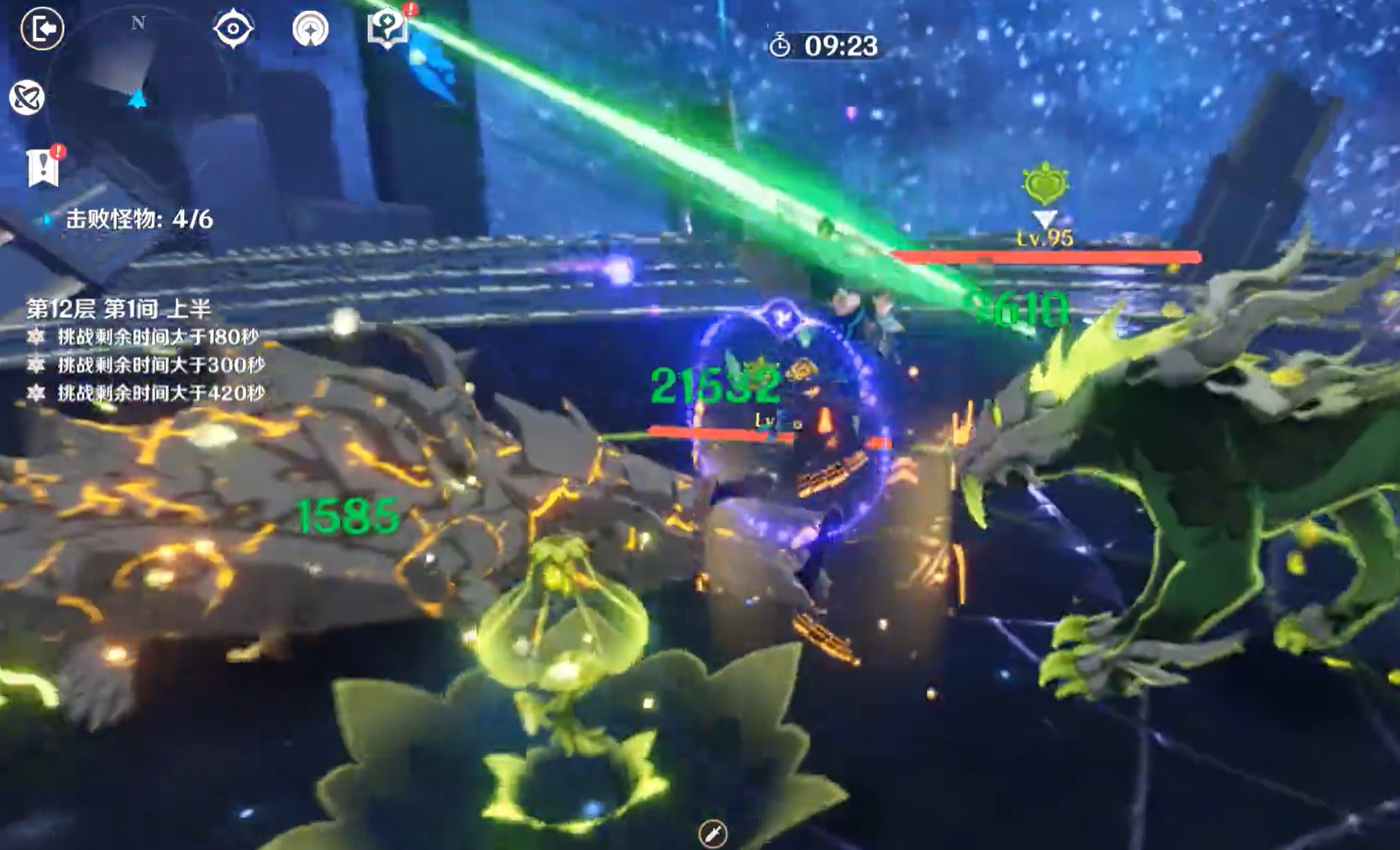Click the pen icon at bottom center
This screenshot has height=850, width=1400.
click(713, 833)
